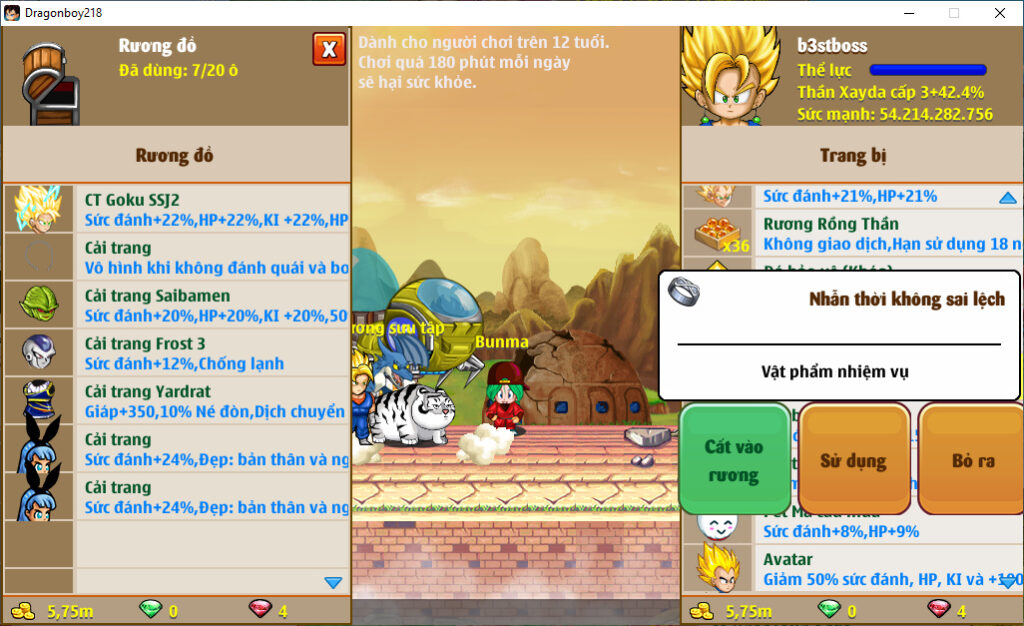Close the Rương đồ chest panel
The width and height of the screenshot is (1024, 626).
point(329,49)
